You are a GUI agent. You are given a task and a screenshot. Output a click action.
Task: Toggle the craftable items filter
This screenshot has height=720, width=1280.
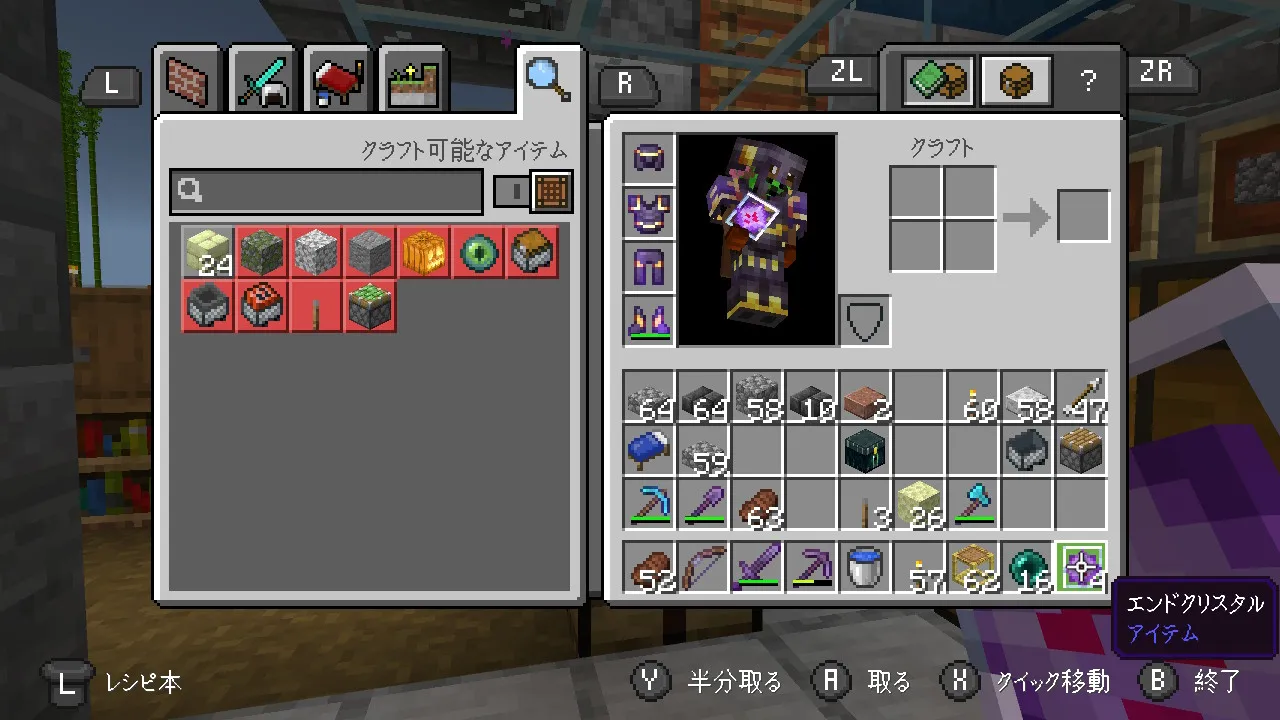tap(532, 191)
